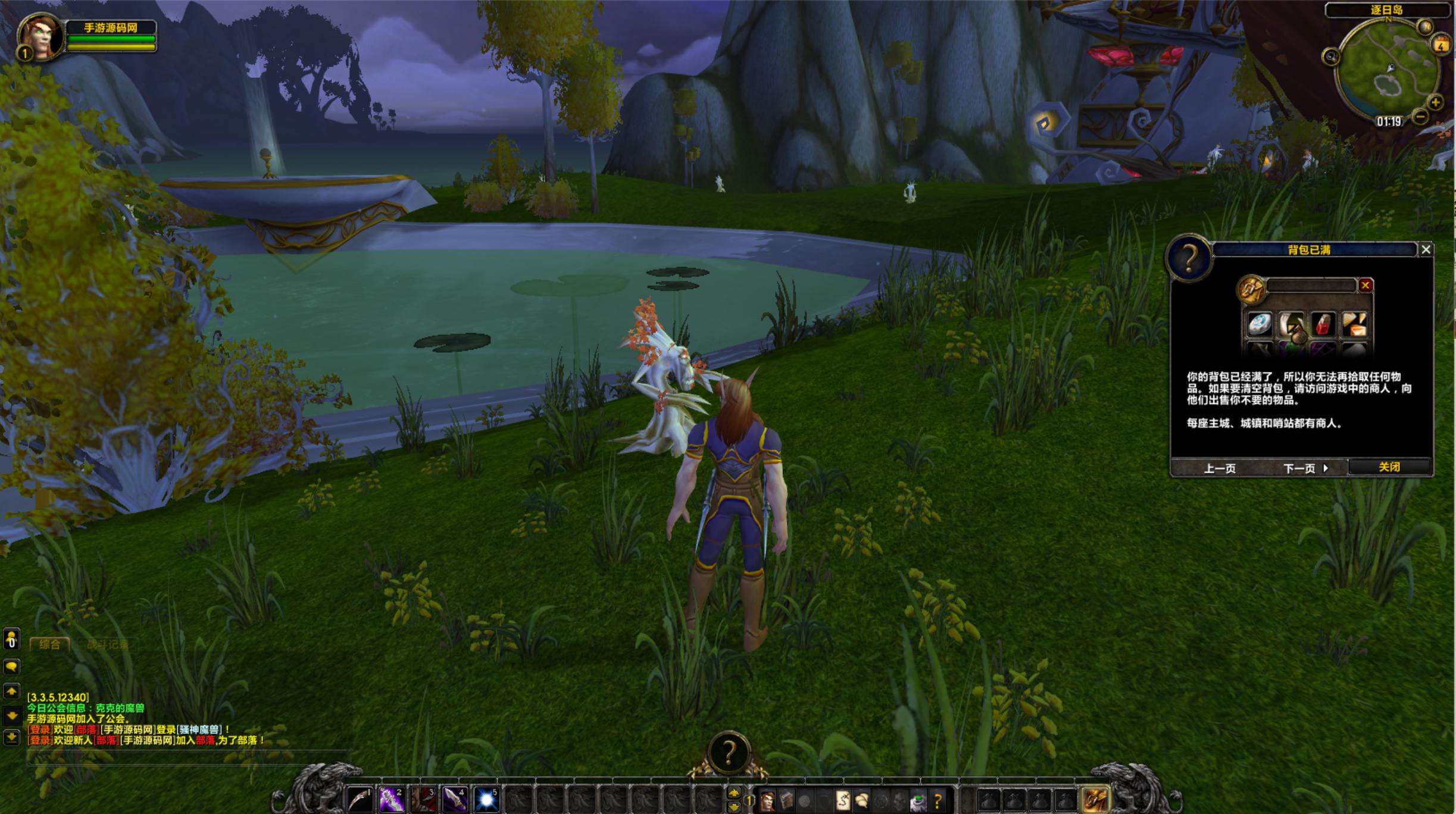Open the character info portrait micro button
The height and width of the screenshot is (814, 1456).
click(768, 802)
